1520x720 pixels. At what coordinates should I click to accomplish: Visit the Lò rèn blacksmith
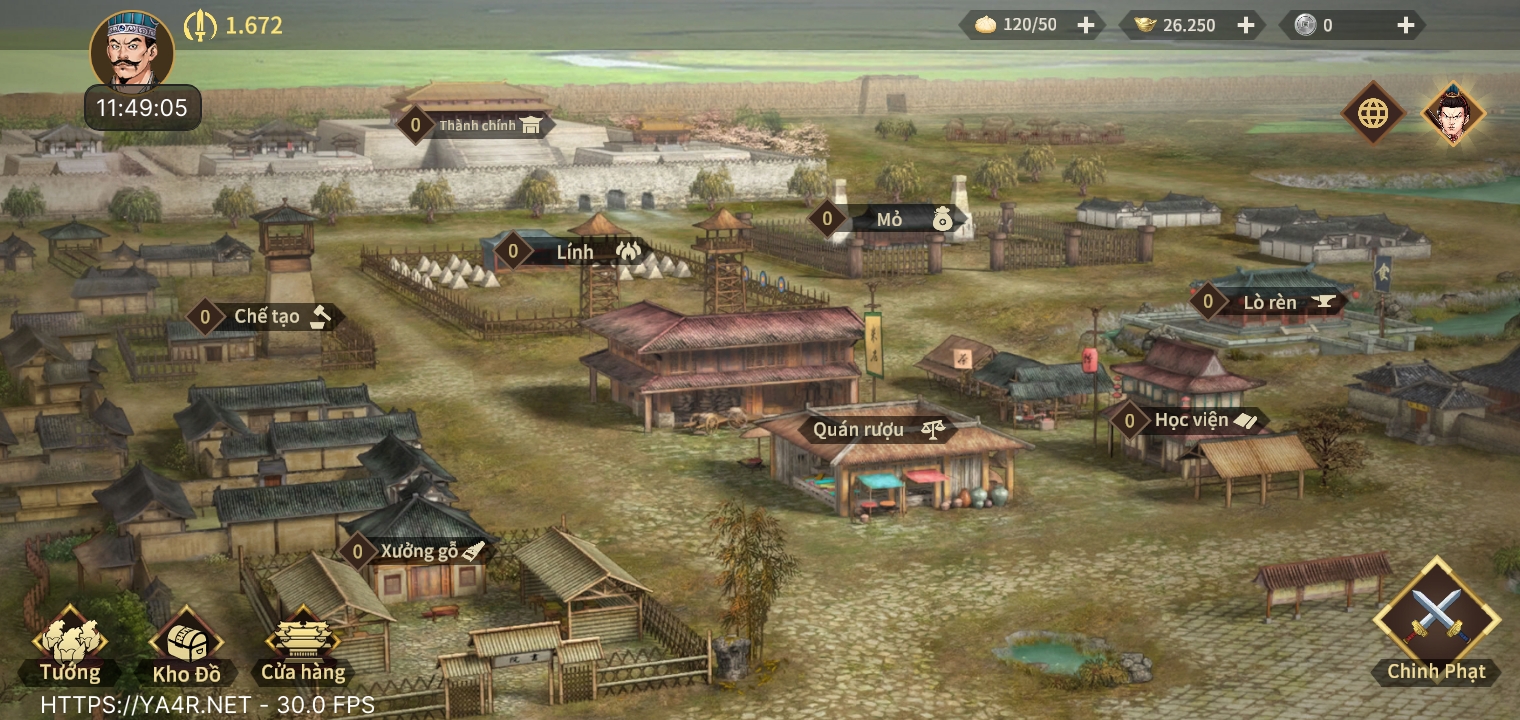click(1272, 301)
